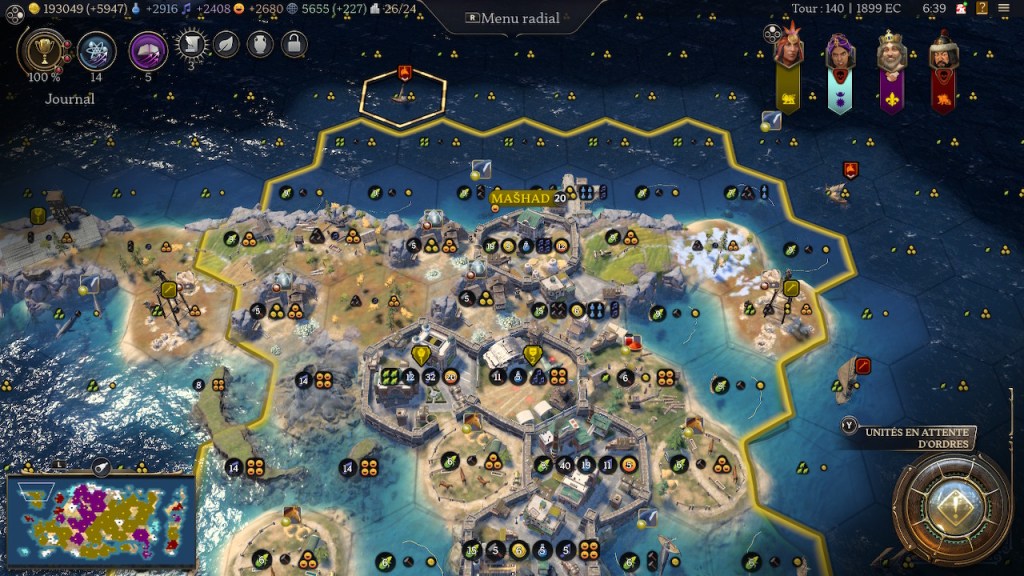Open the great works vase icon
Screen dimensions: 1024x576
(x=260, y=44)
